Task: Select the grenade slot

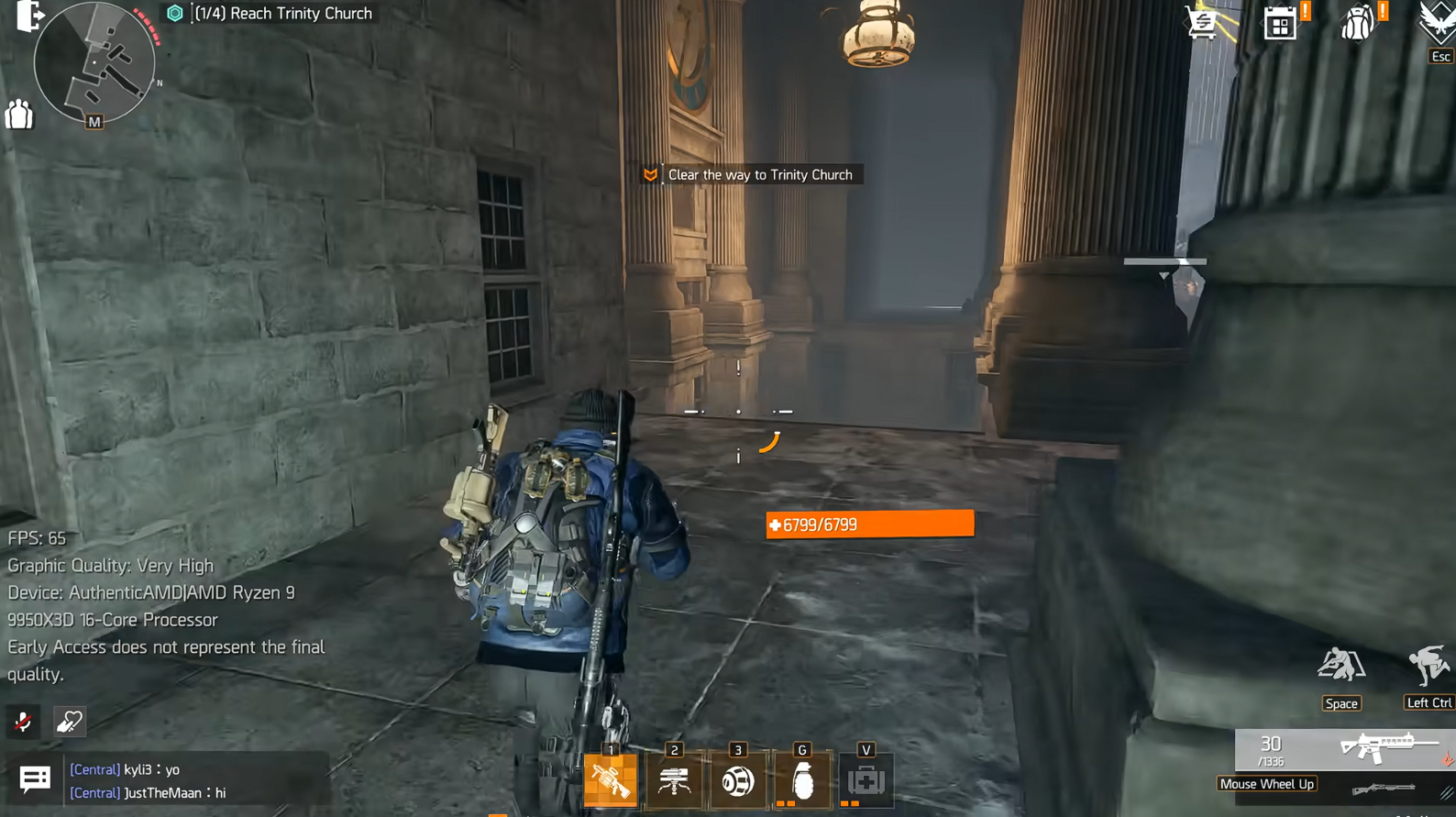Action: tap(802, 780)
